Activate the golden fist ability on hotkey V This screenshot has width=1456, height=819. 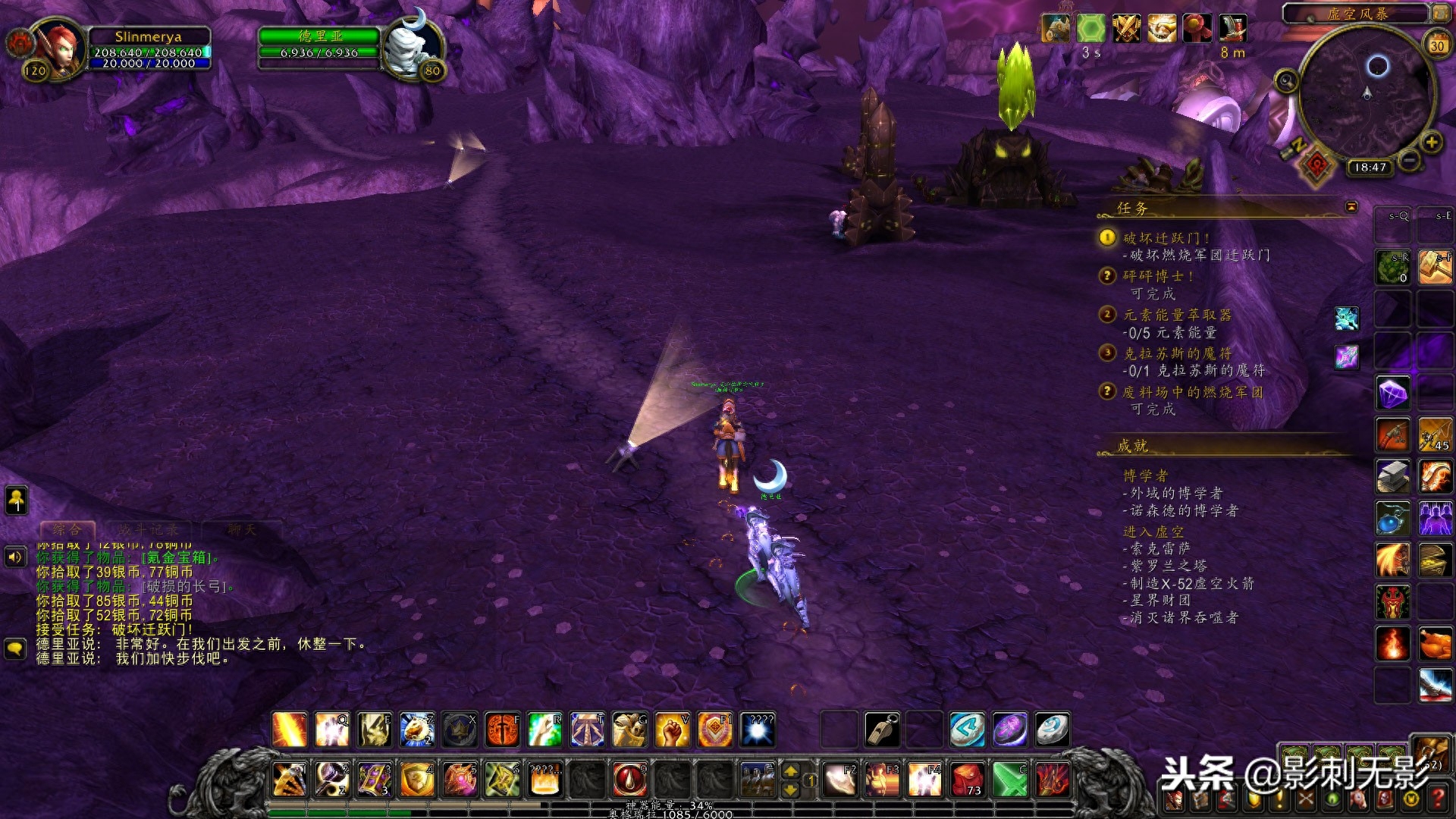pos(672,730)
